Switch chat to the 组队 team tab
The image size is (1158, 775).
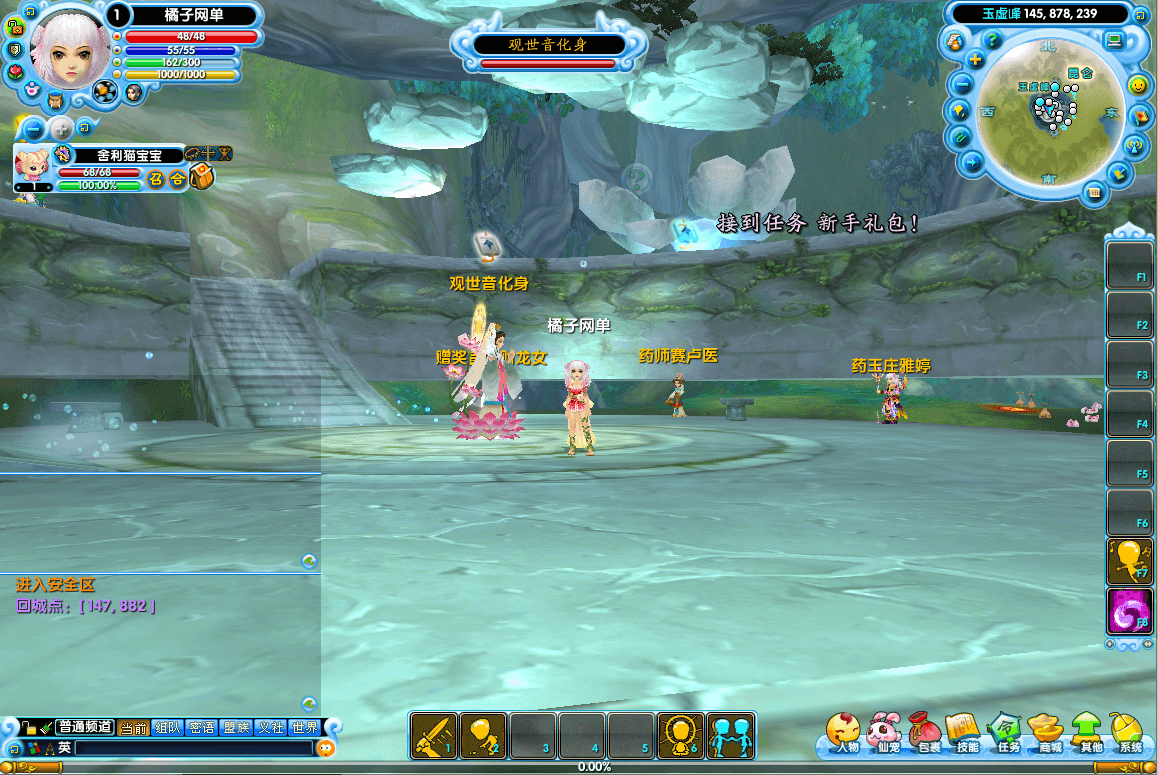pyautogui.click(x=167, y=728)
